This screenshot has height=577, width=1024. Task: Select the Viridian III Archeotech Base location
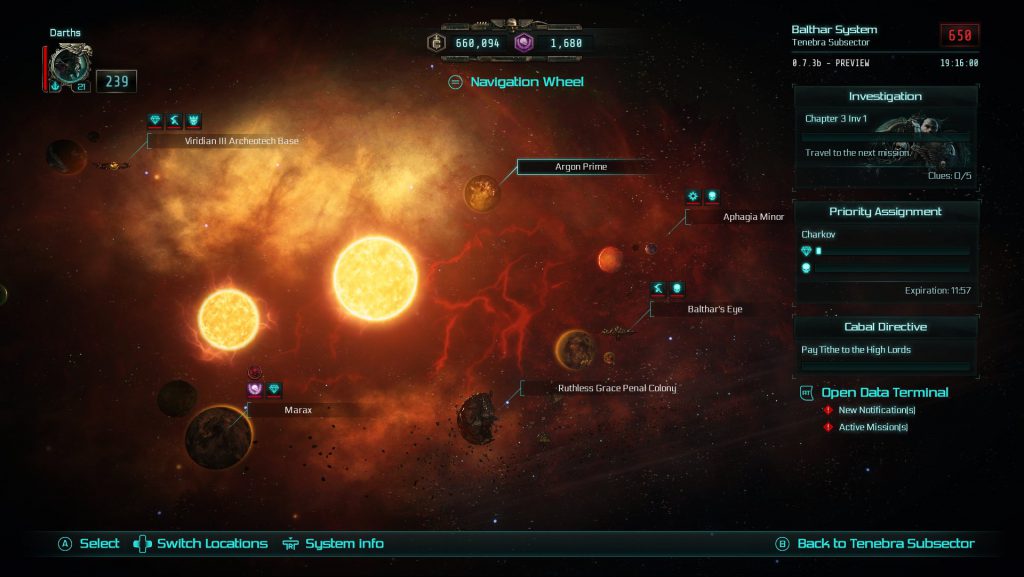click(241, 141)
